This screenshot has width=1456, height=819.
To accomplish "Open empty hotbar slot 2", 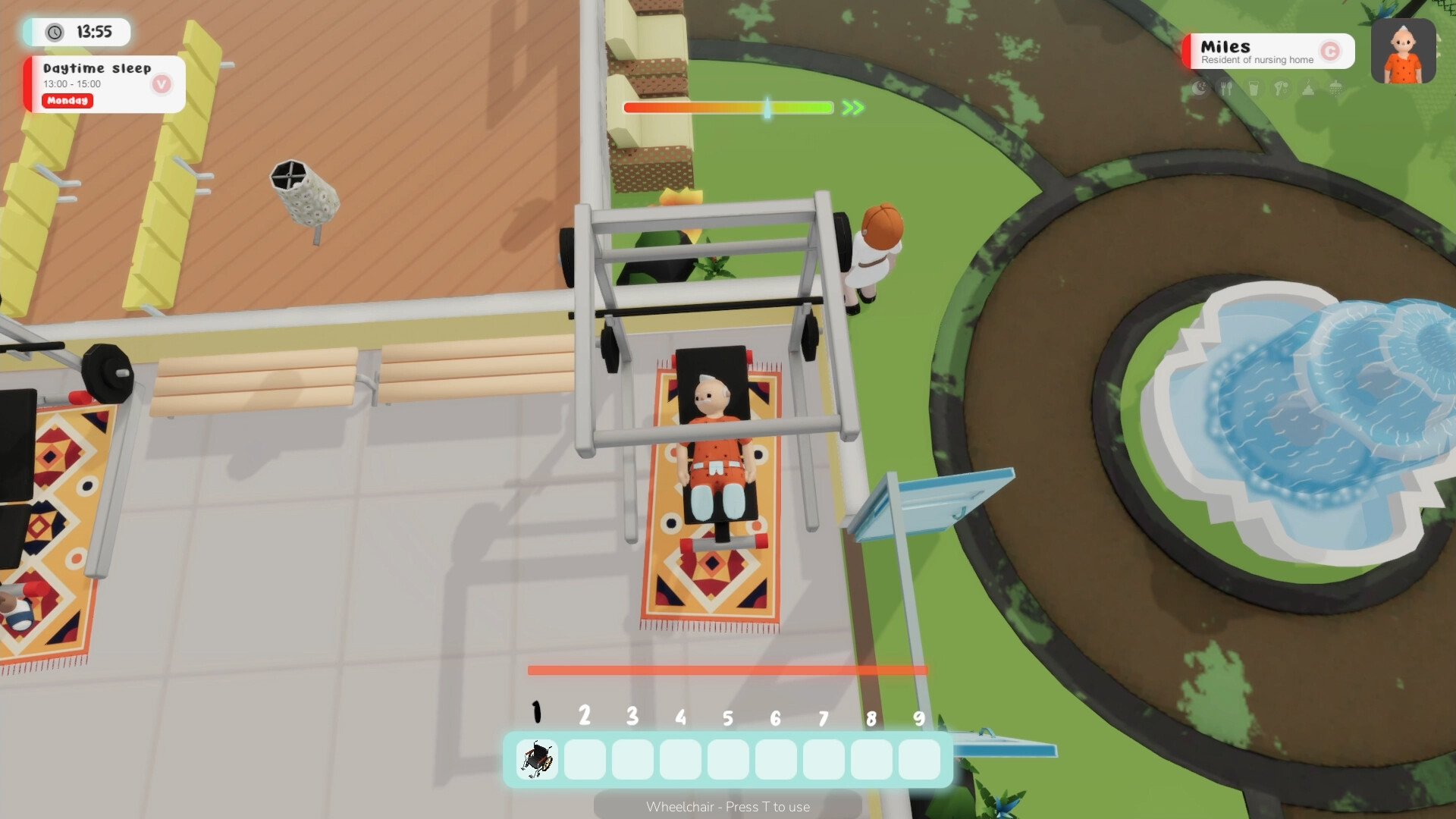I will (585, 759).
